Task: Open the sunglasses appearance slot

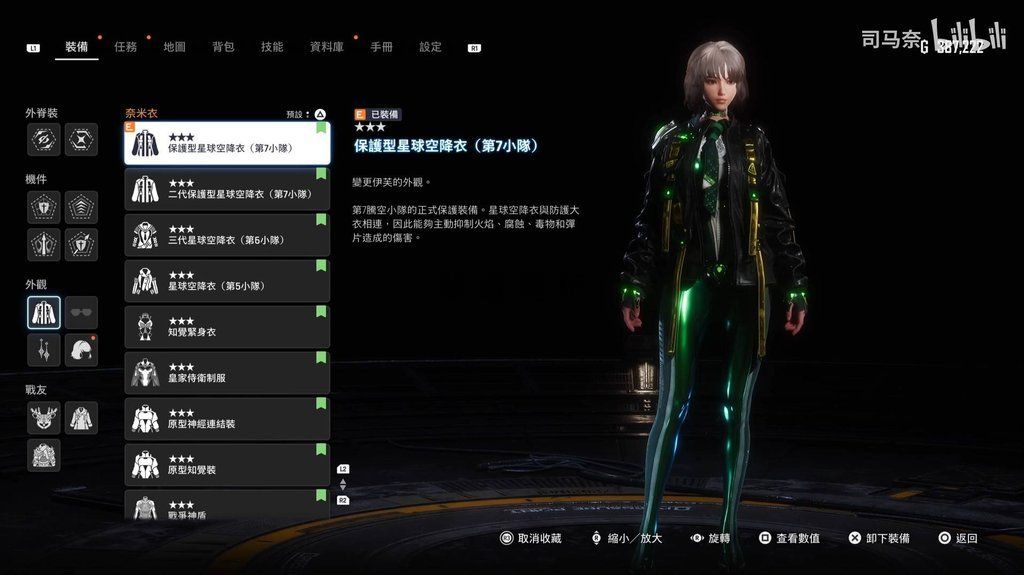Action: [81, 313]
